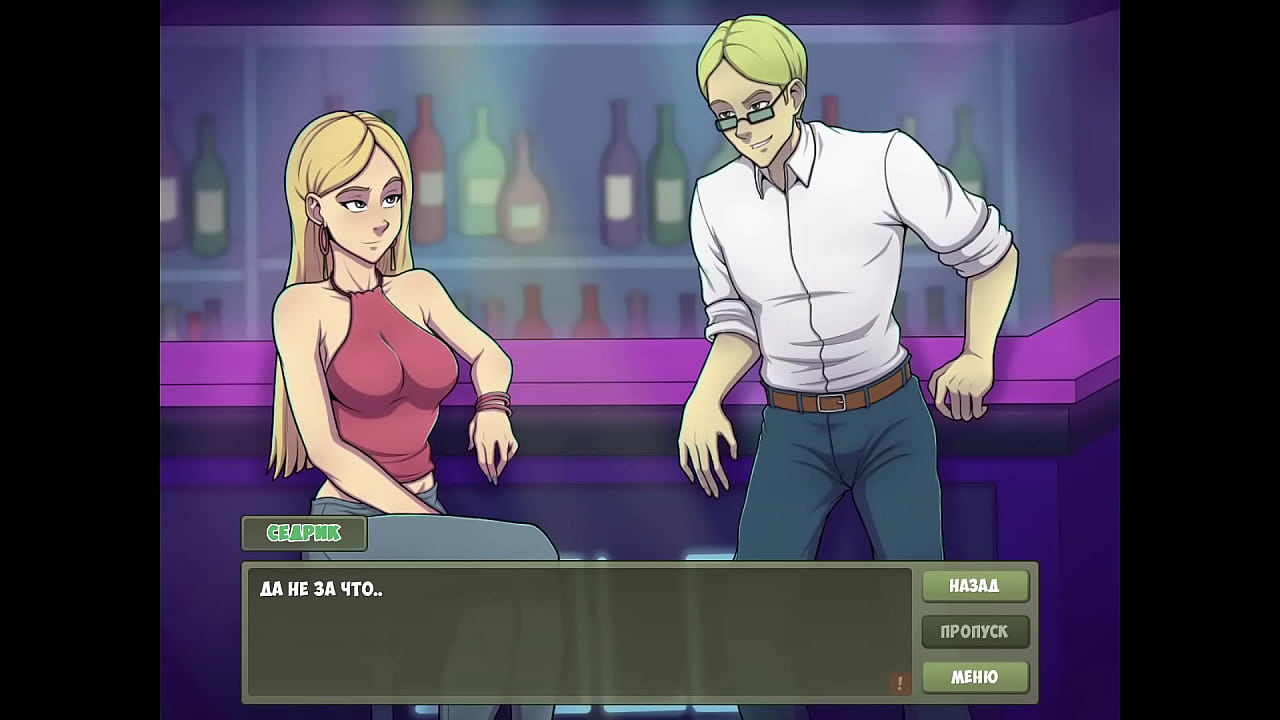Advance the dialogue text box
Image resolution: width=1280 pixels, height=720 pixels.
point(578,632)
